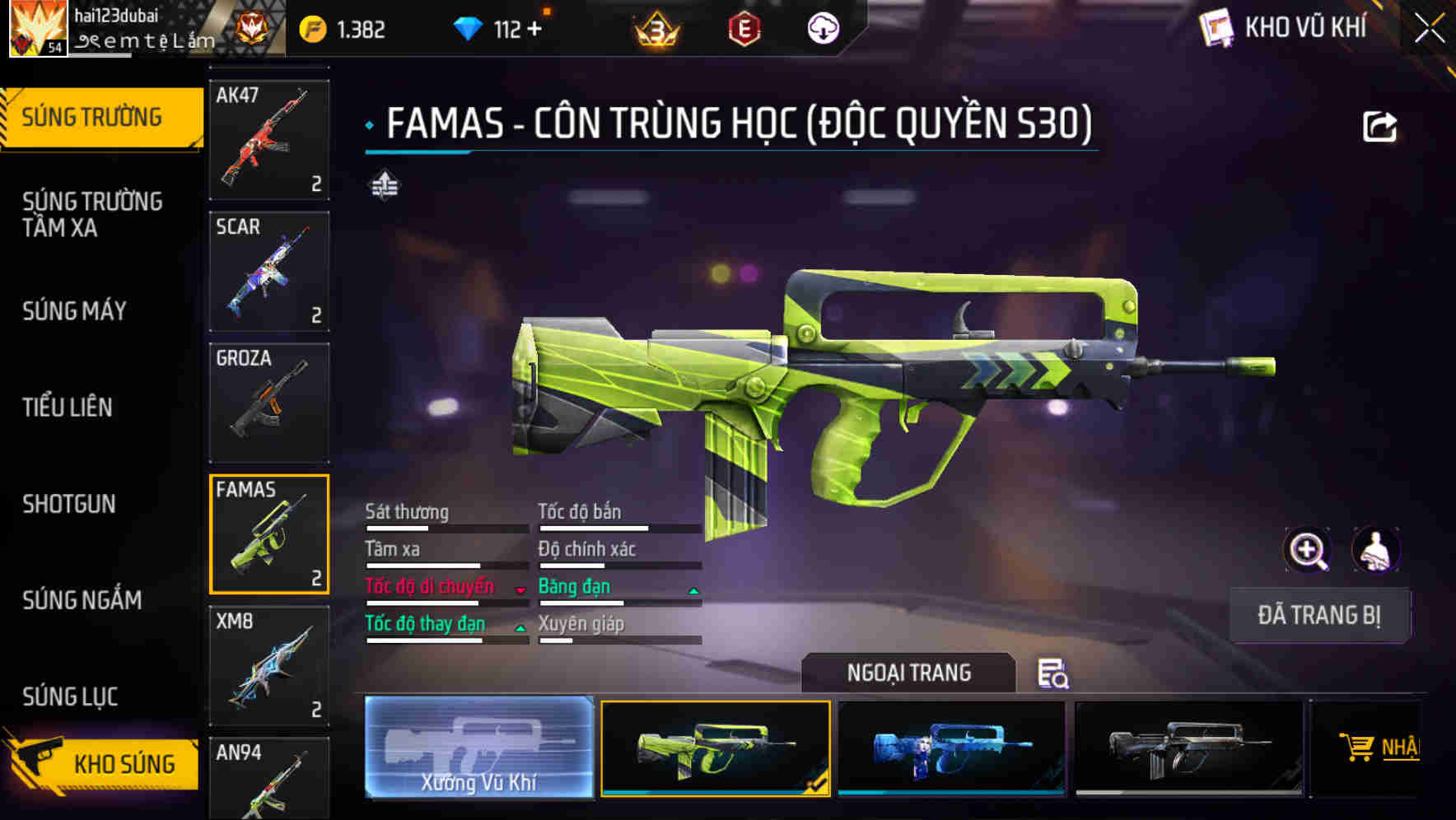Viewport: 1456px width, 820px height.
Task: Switch to Súng Trường Tầm Xa category
Action: click(x=92, y=214)
